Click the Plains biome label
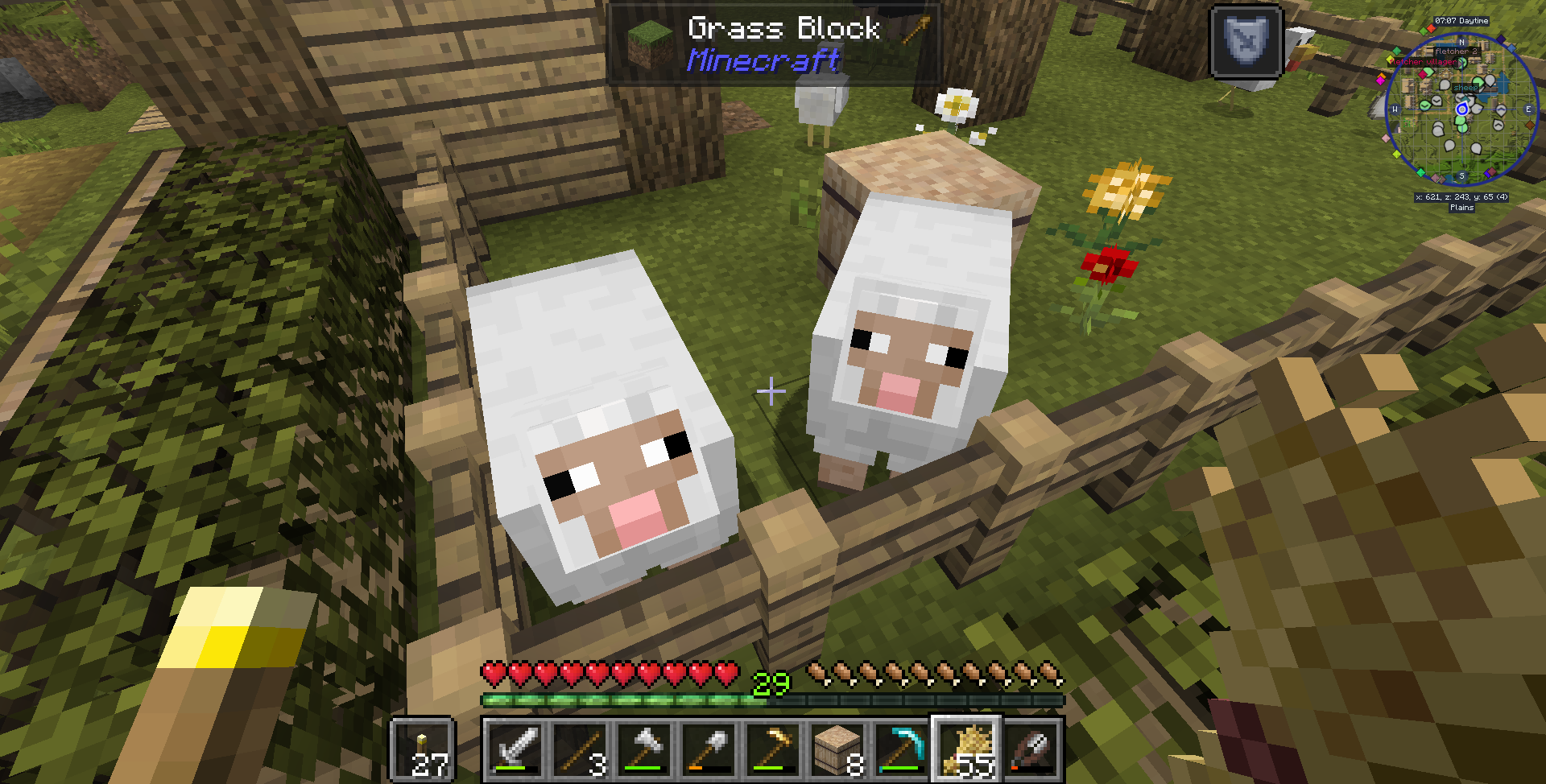The width and height of the screenshot is (1546, 784). point(1463,207)
